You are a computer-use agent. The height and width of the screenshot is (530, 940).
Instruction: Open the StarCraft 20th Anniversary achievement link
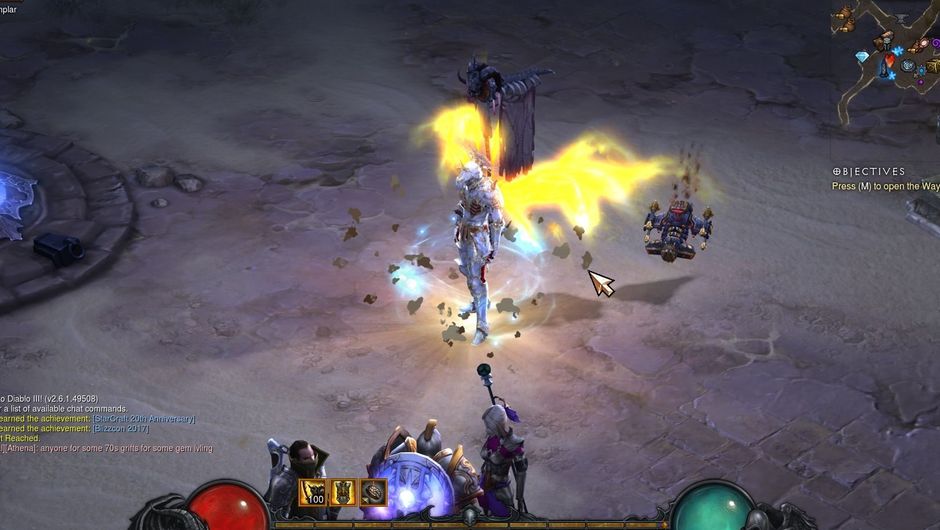click(144, 419)
